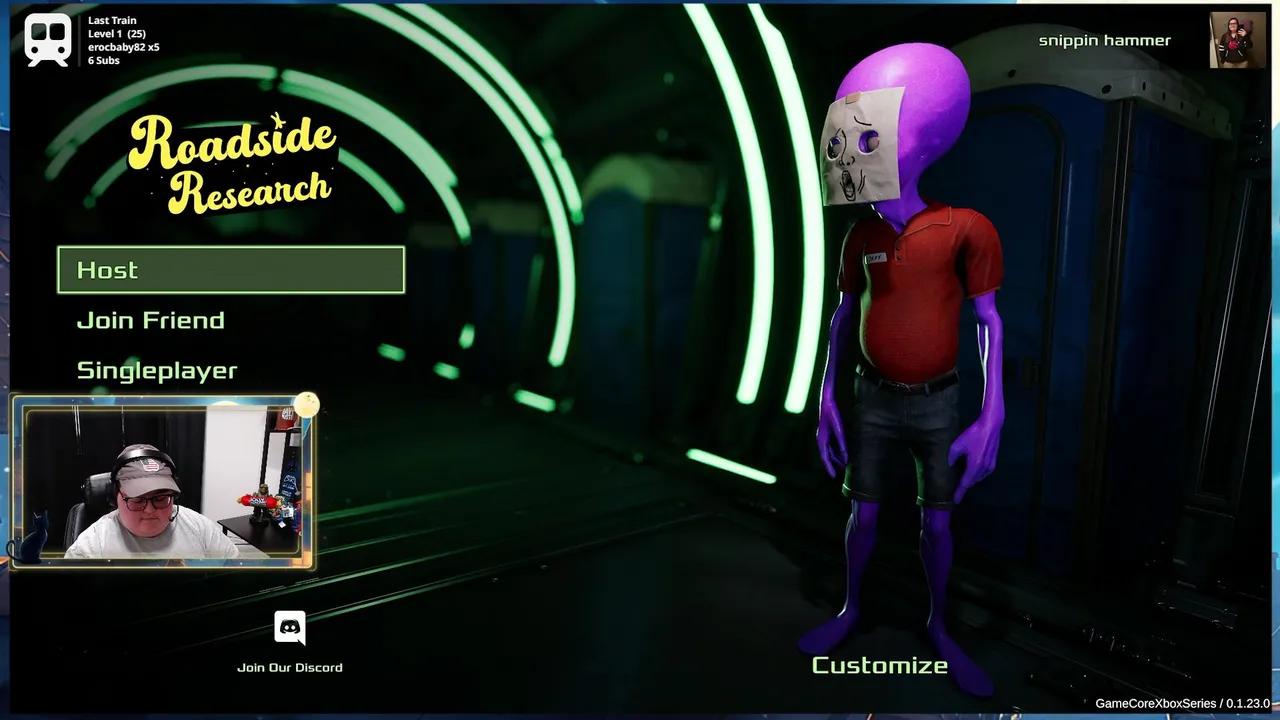
Task: Click the snippin hammer follower name
Action: coord(1103,40)
